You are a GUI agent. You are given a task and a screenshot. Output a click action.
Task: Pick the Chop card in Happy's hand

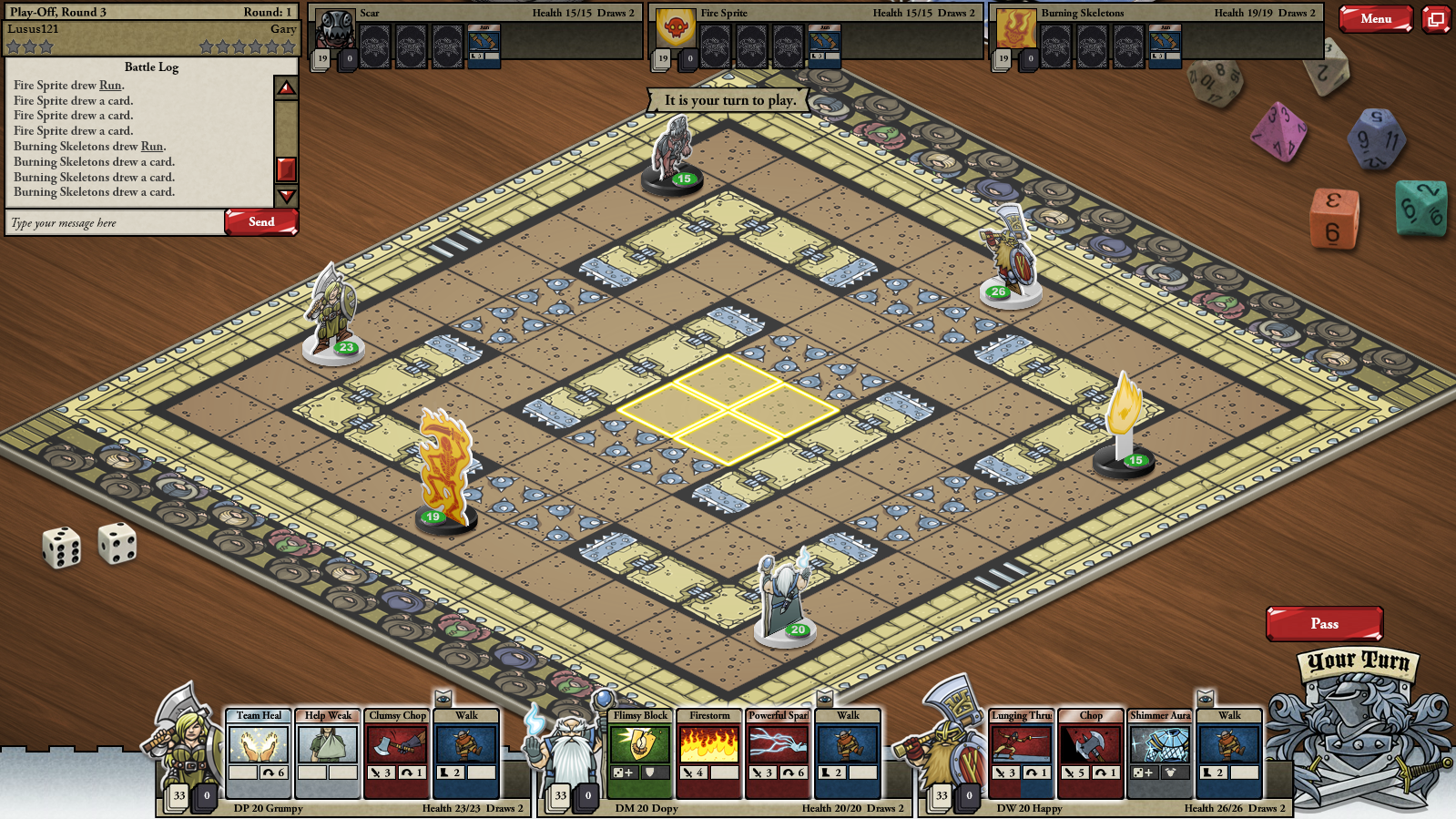tap(1091, 752)
